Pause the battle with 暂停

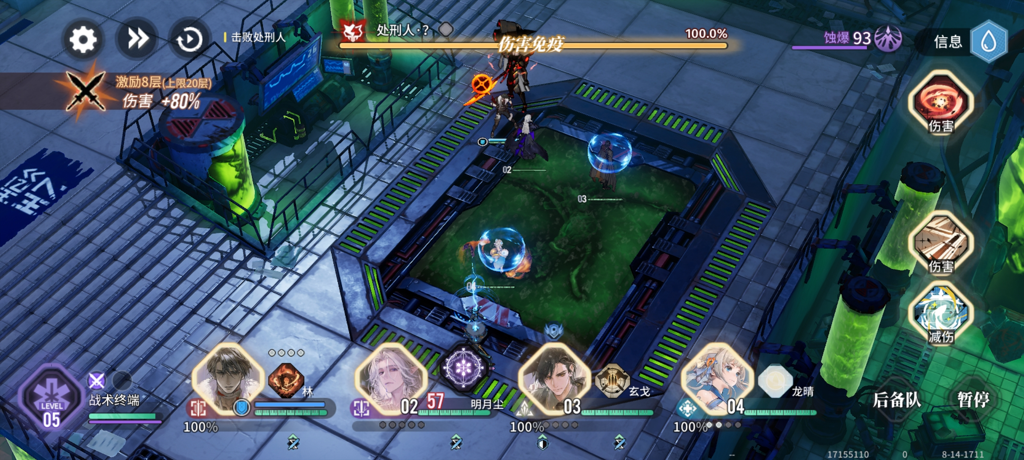(972, 399)
